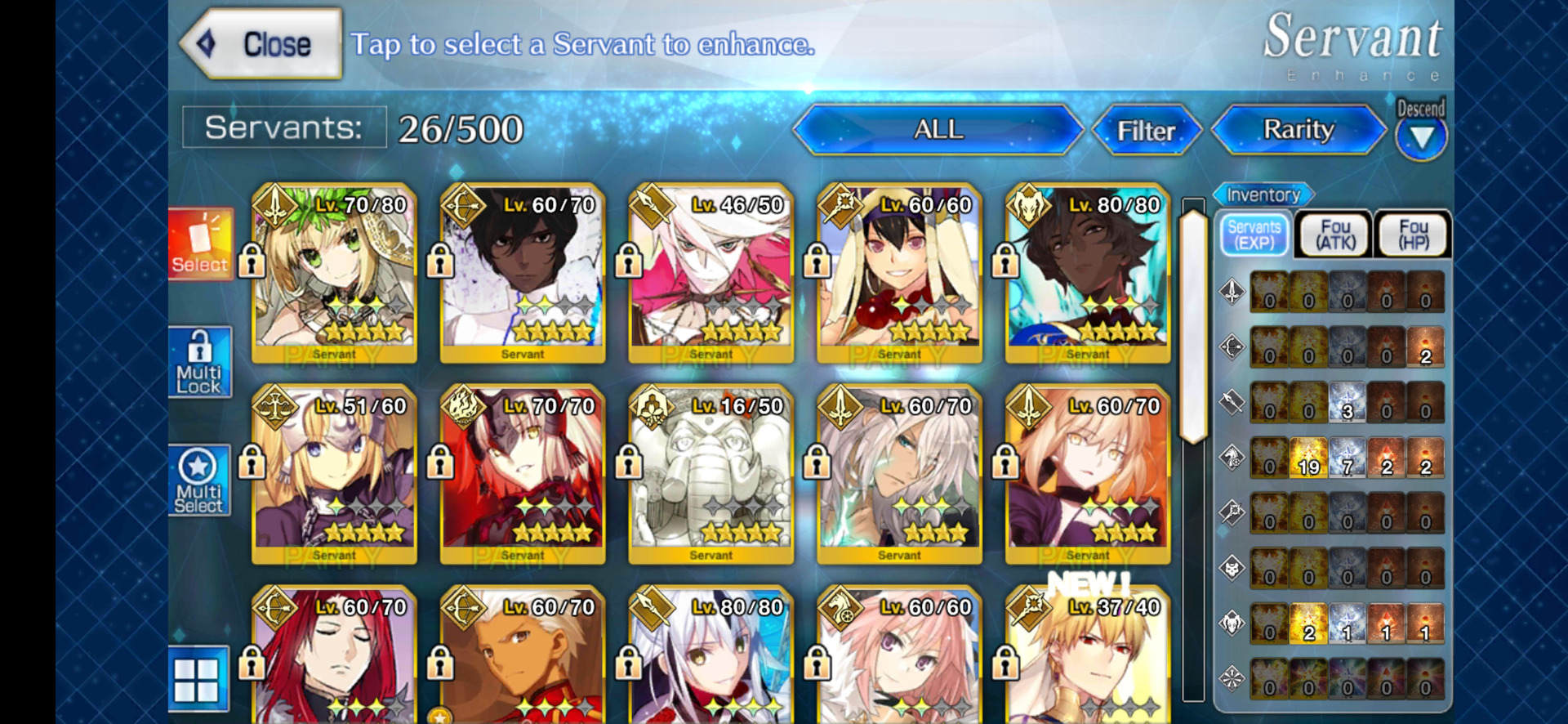Change the Rarity sort order
1568x724 pixels.
pos(1298,130)
